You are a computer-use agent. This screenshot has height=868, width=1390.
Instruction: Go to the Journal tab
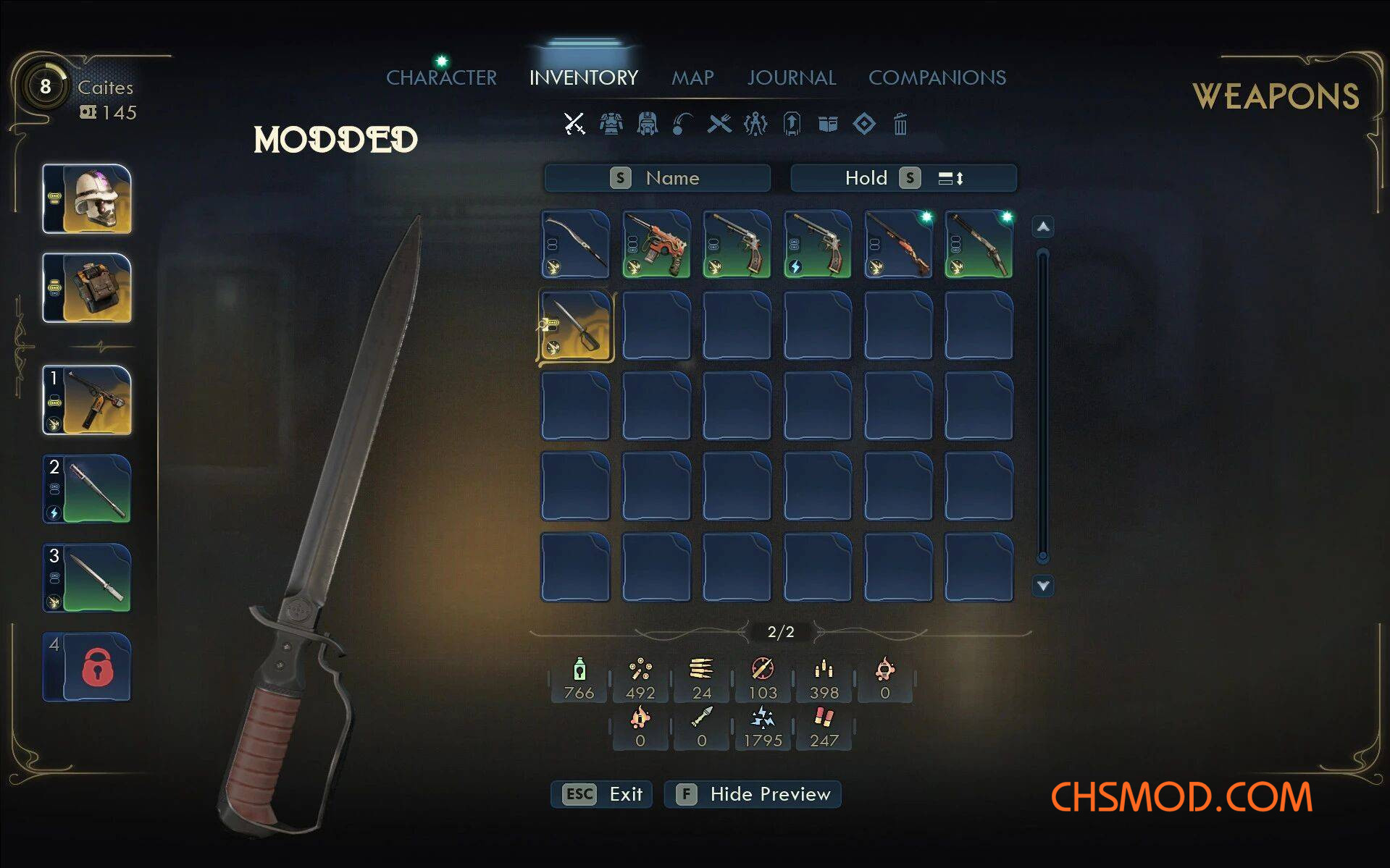[x=792, y=77]
